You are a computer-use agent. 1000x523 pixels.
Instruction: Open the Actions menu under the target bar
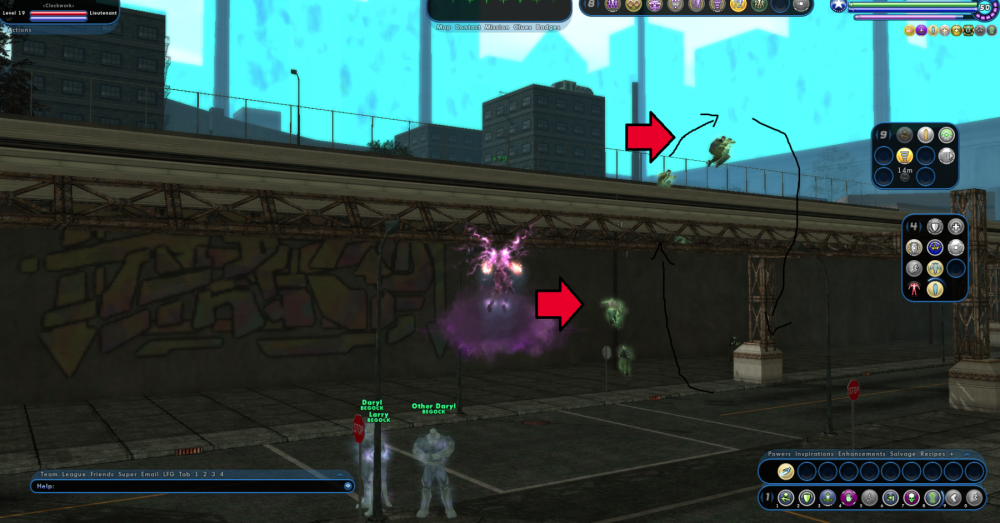(x=17, y=30)
